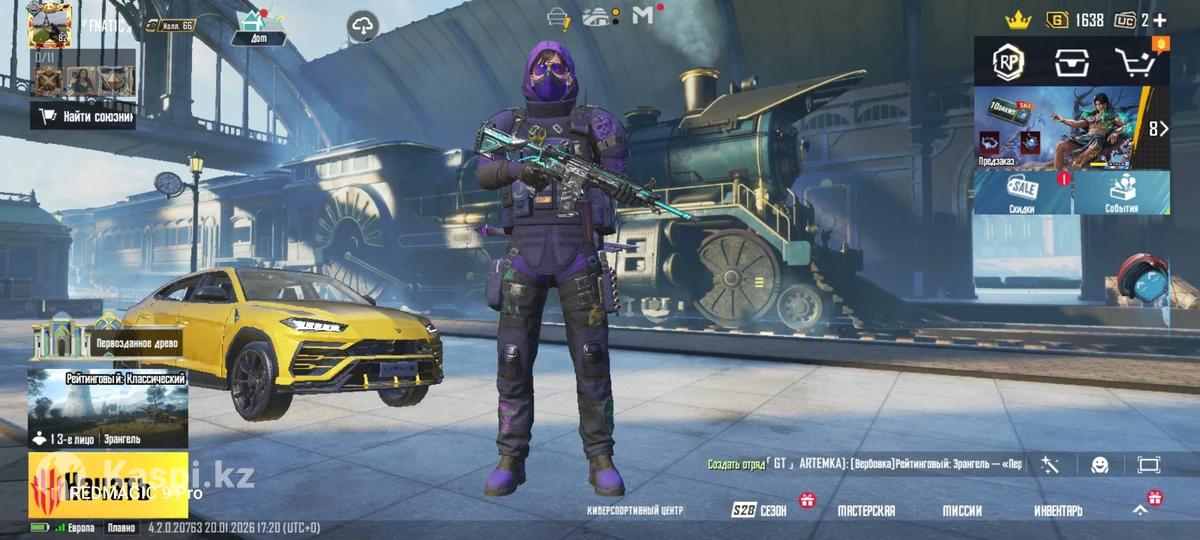
Task: Open the Royale Pass RP menu
Action: (1007, 63)
